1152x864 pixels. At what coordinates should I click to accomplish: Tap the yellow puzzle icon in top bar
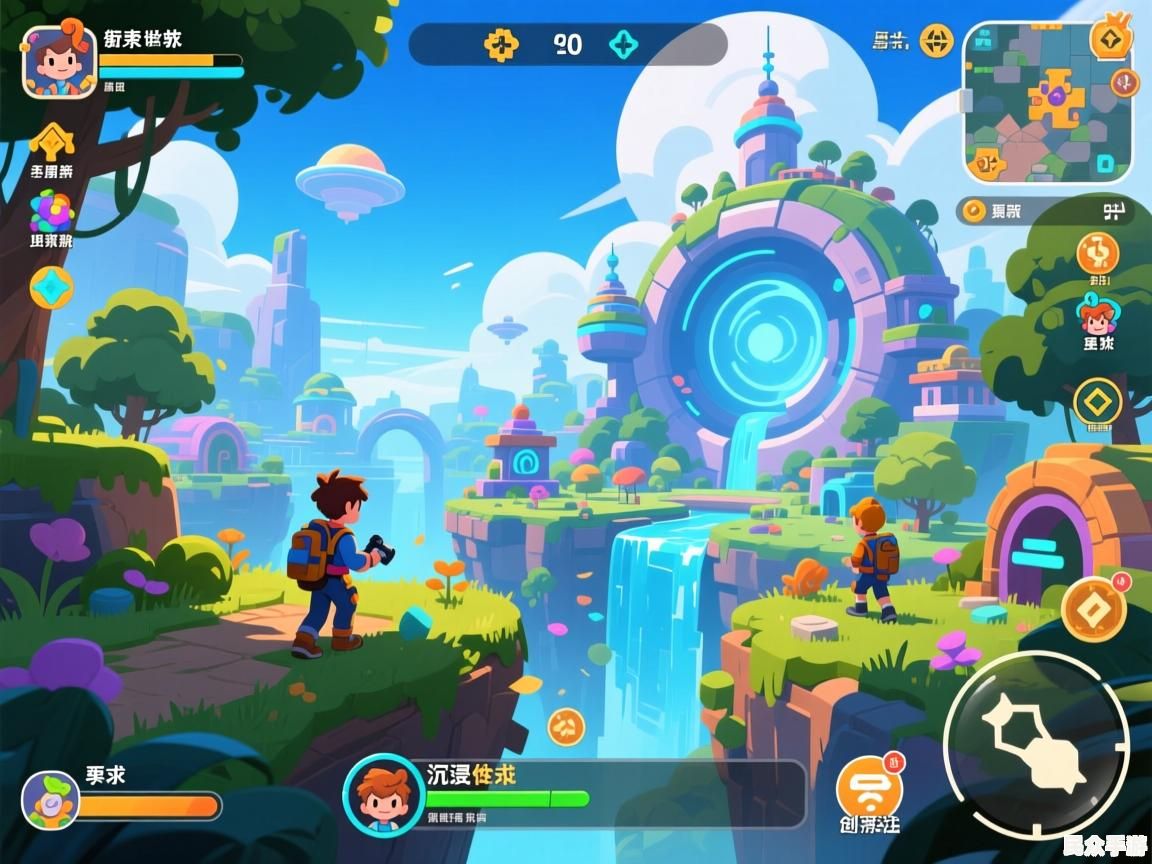point(501,44)
